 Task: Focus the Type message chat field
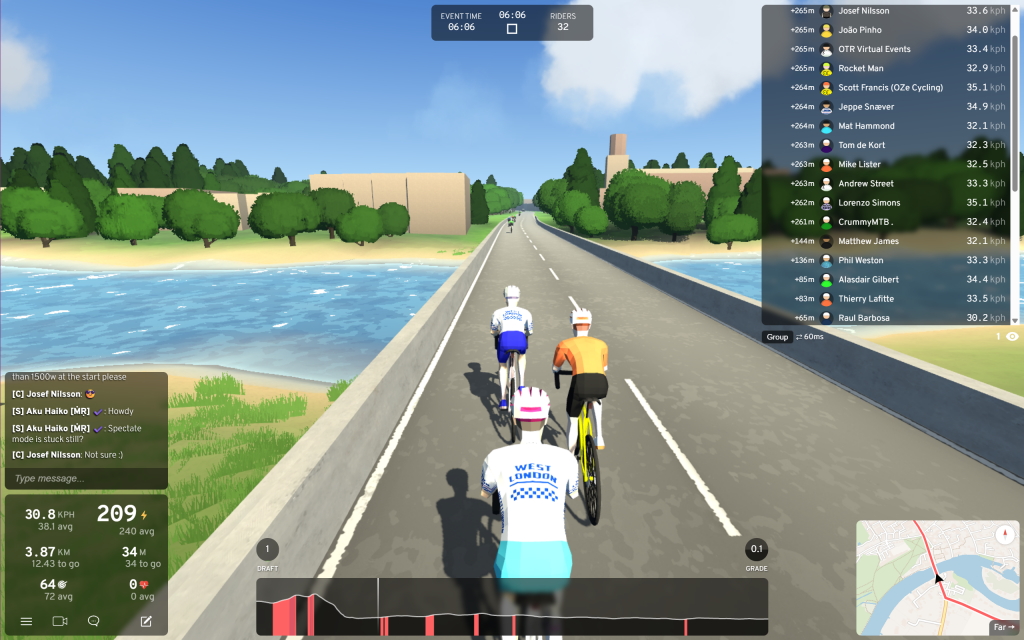pos(85,479)
